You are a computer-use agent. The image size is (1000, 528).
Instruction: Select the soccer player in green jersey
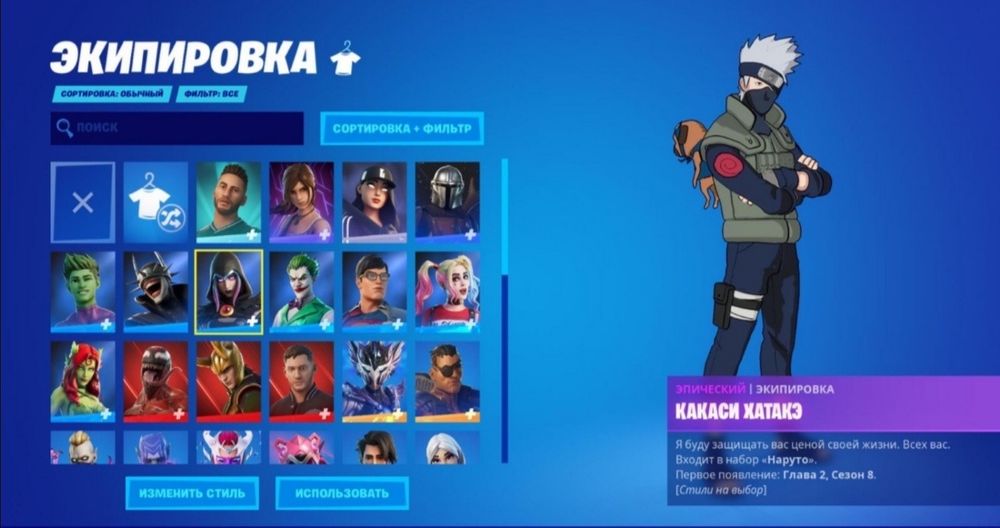(229, 202)
